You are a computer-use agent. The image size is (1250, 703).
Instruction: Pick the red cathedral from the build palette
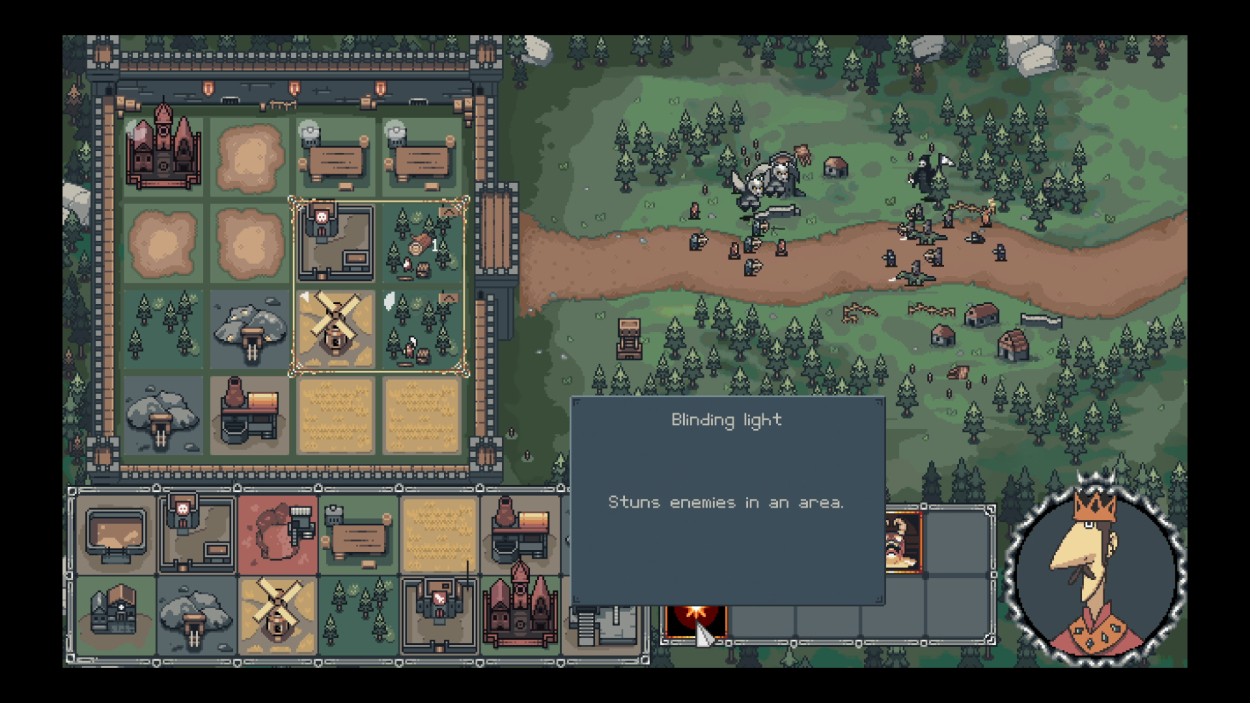coord(520,612)
